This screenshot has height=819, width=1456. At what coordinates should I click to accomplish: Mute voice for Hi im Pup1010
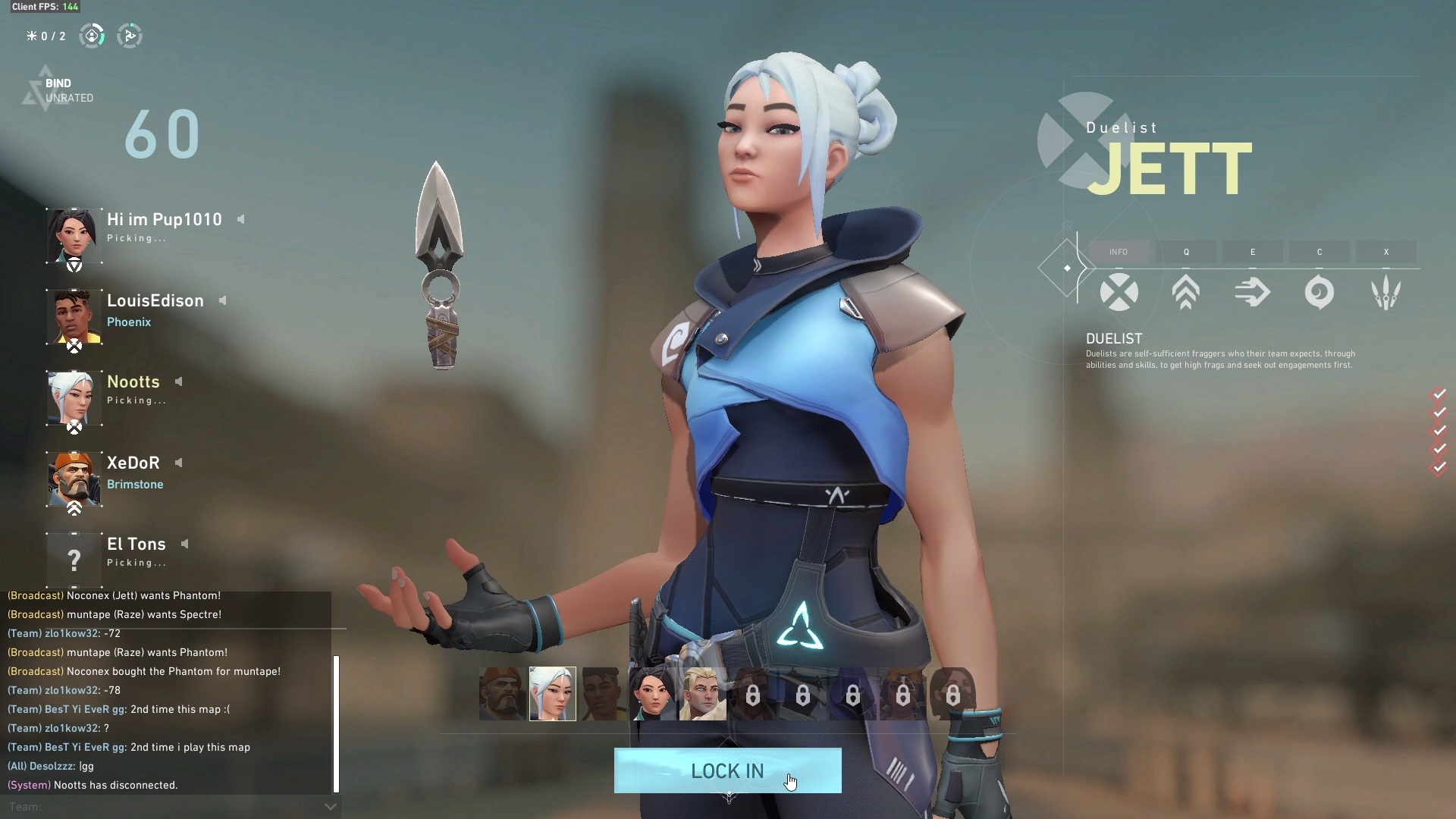pyautogui.click(x=241, y=219)
